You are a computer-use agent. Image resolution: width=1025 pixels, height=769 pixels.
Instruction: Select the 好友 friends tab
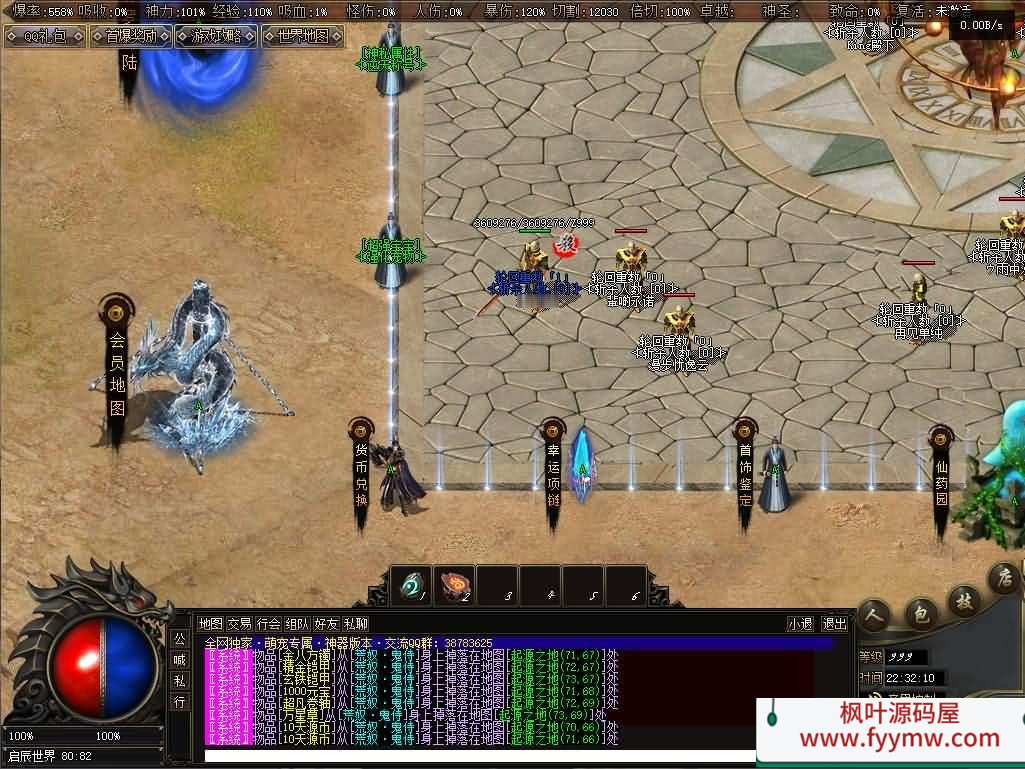click(326, 623)
